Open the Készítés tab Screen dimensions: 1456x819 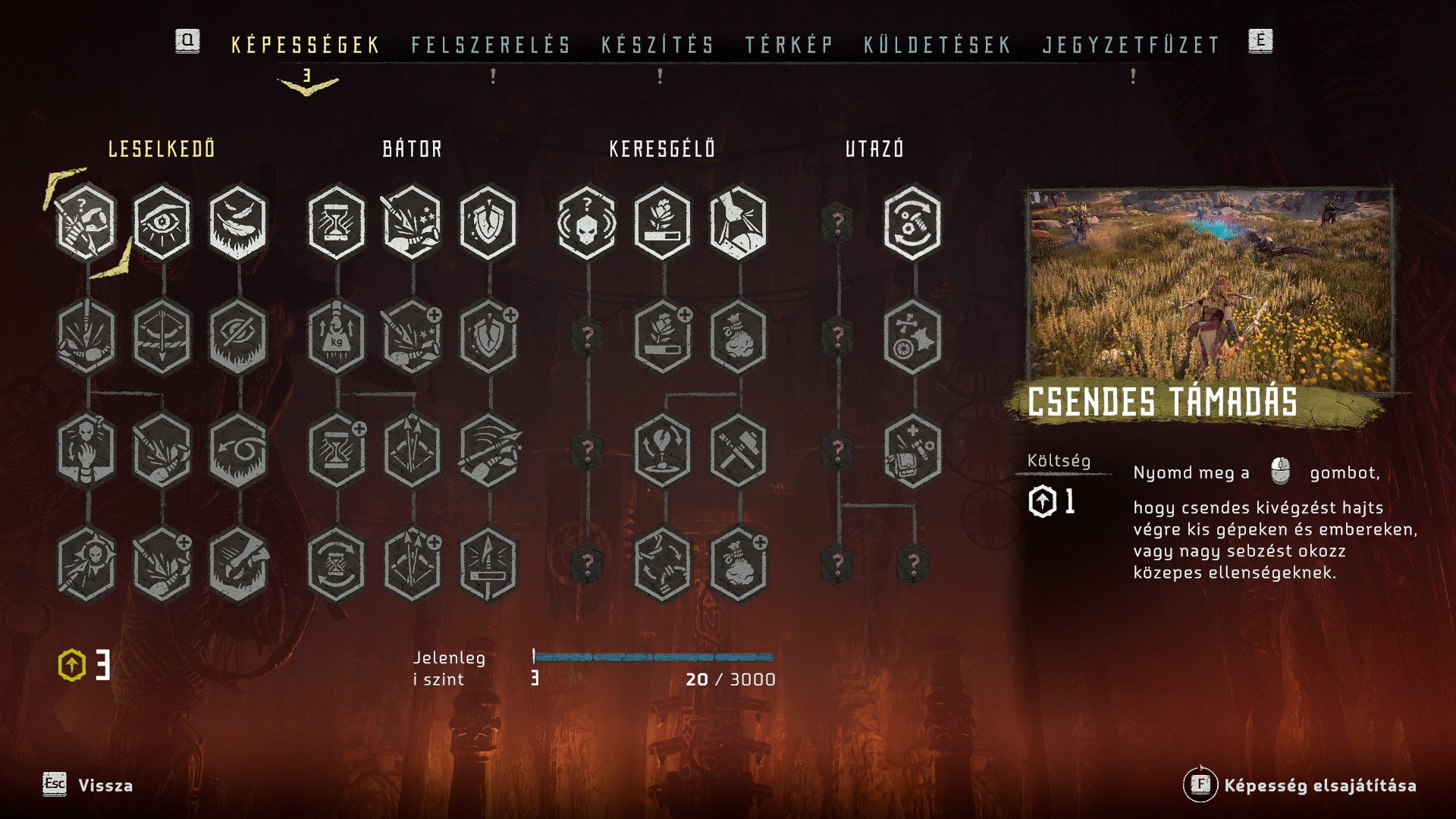click(658, 45)
